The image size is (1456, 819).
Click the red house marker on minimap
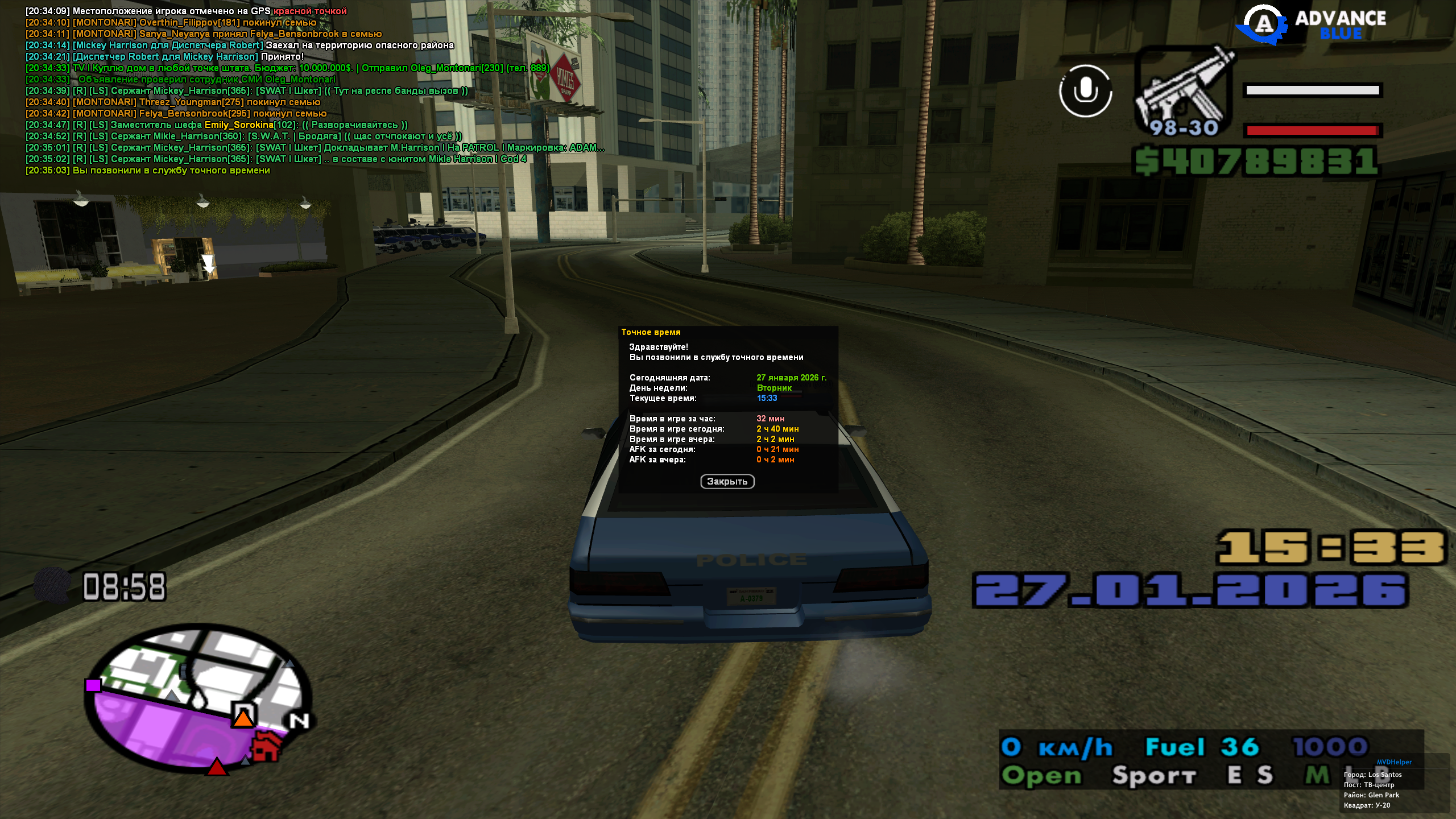[266, 747]
